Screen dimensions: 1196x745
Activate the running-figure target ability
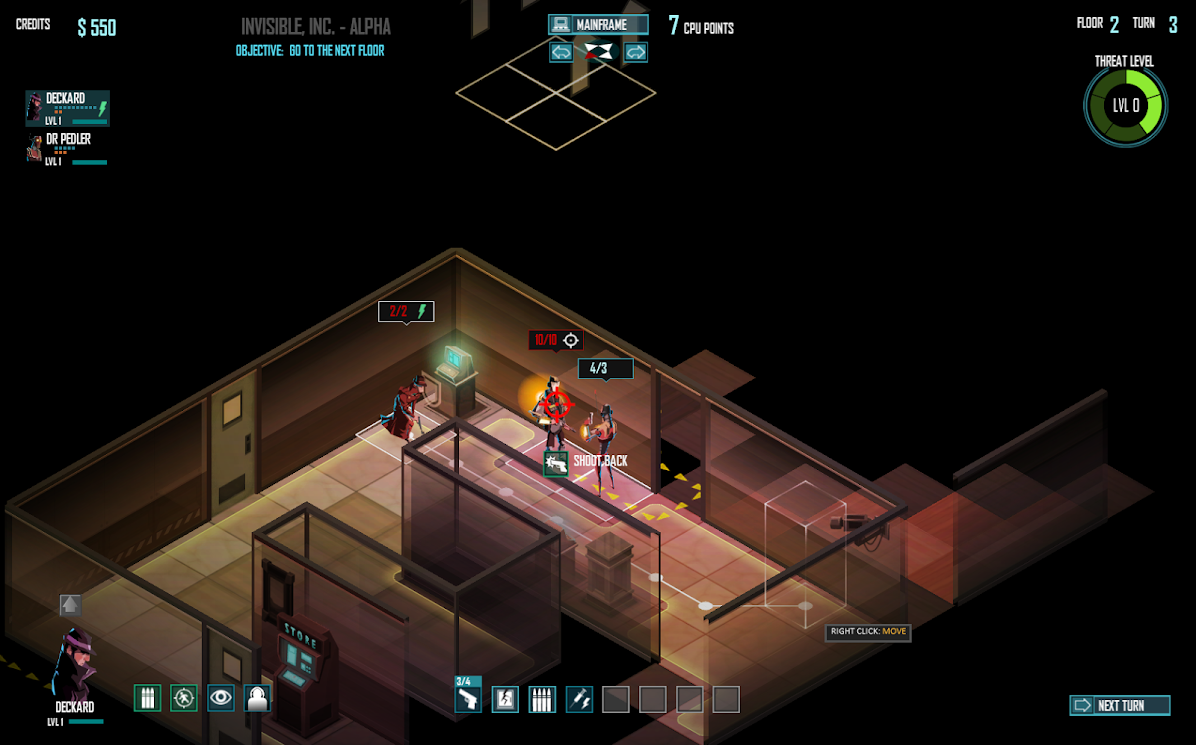[184, 697]
